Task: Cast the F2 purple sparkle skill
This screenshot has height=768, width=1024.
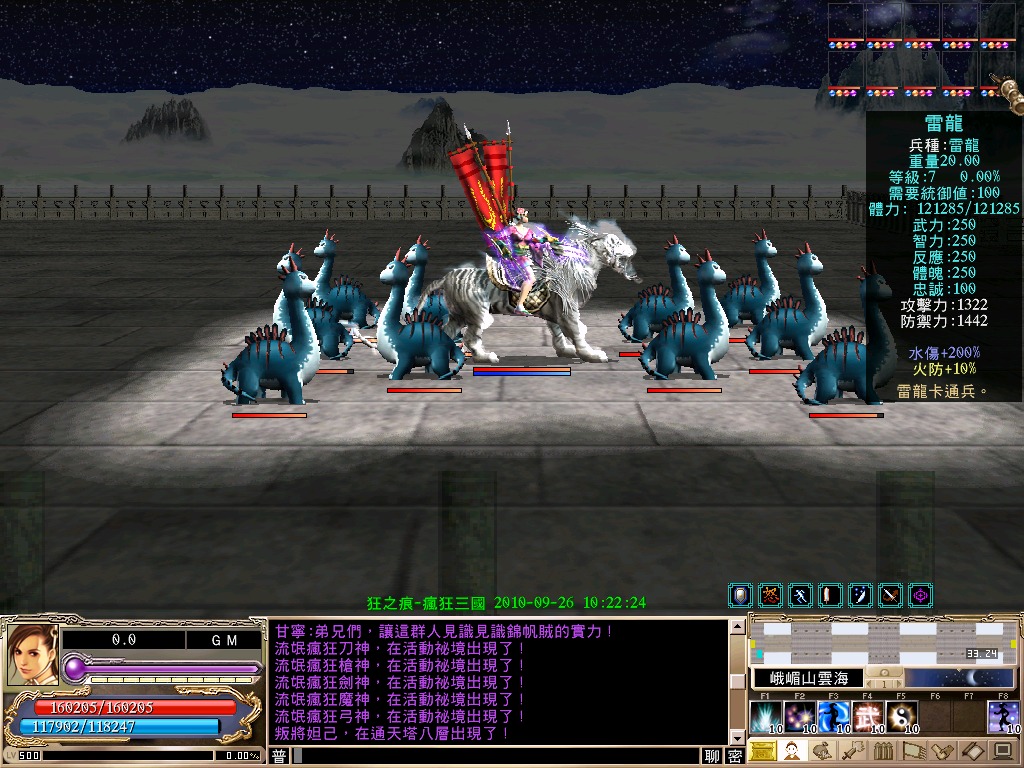Action: [799, 716]
